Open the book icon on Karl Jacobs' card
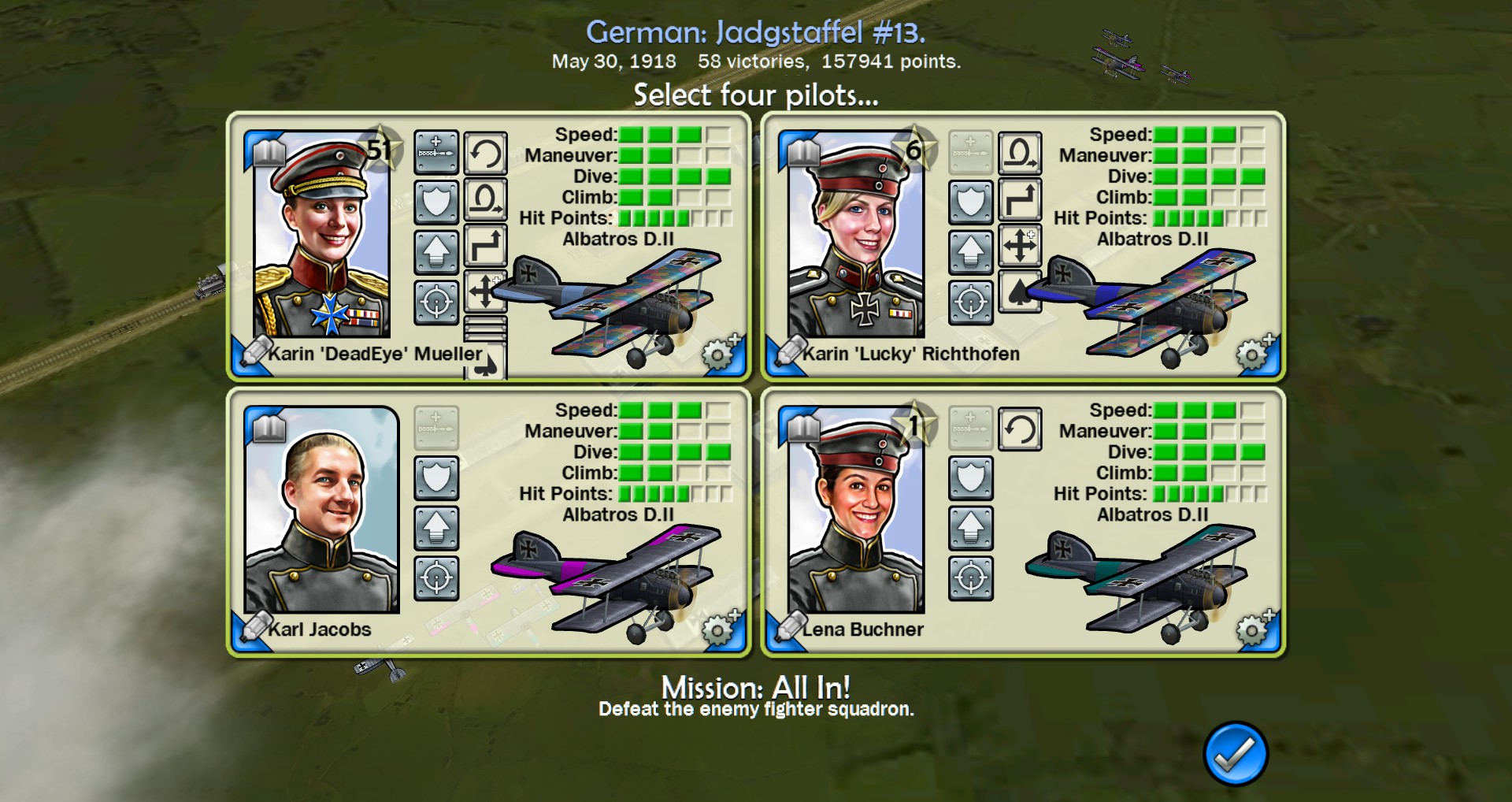 268,428
